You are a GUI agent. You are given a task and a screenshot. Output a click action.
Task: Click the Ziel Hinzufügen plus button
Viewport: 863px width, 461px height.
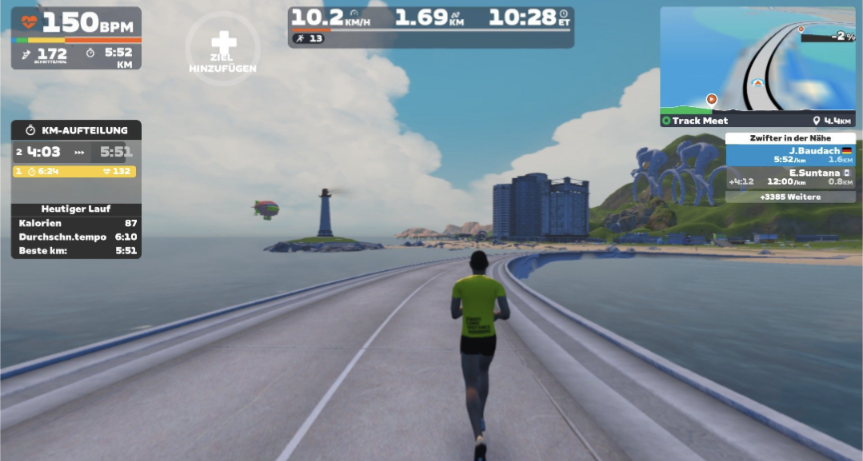click(x=223, y=45)
